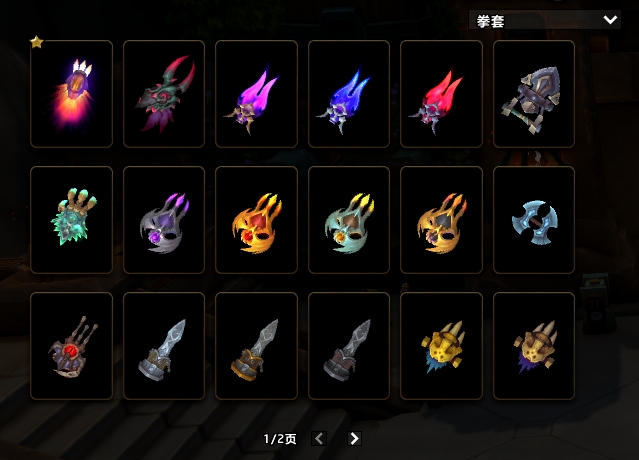Select the grey gauntlet with purple gem
This screenshot has width=639, height=460.
(x=164, y=220)
